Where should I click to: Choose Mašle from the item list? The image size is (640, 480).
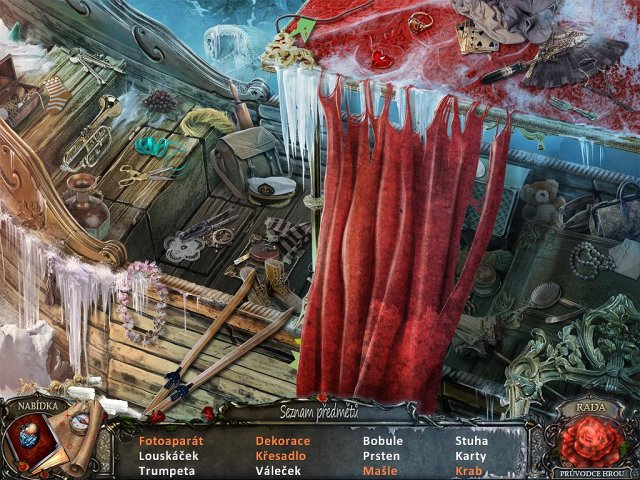click(380, 471)
